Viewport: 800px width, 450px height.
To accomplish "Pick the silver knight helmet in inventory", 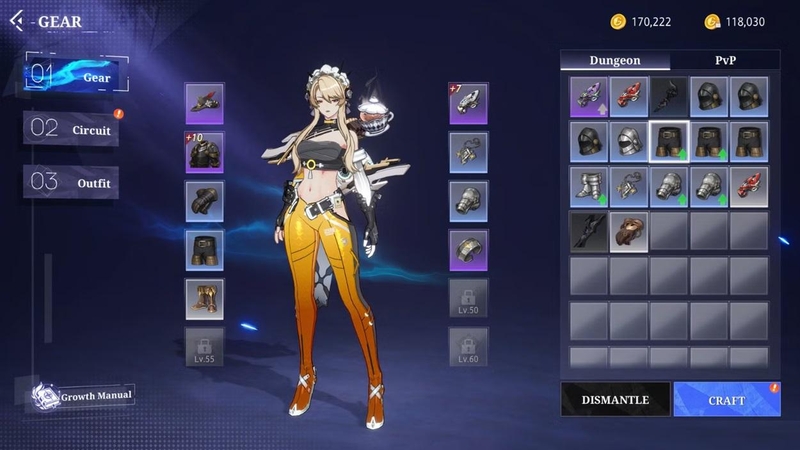I will (629, 141).
